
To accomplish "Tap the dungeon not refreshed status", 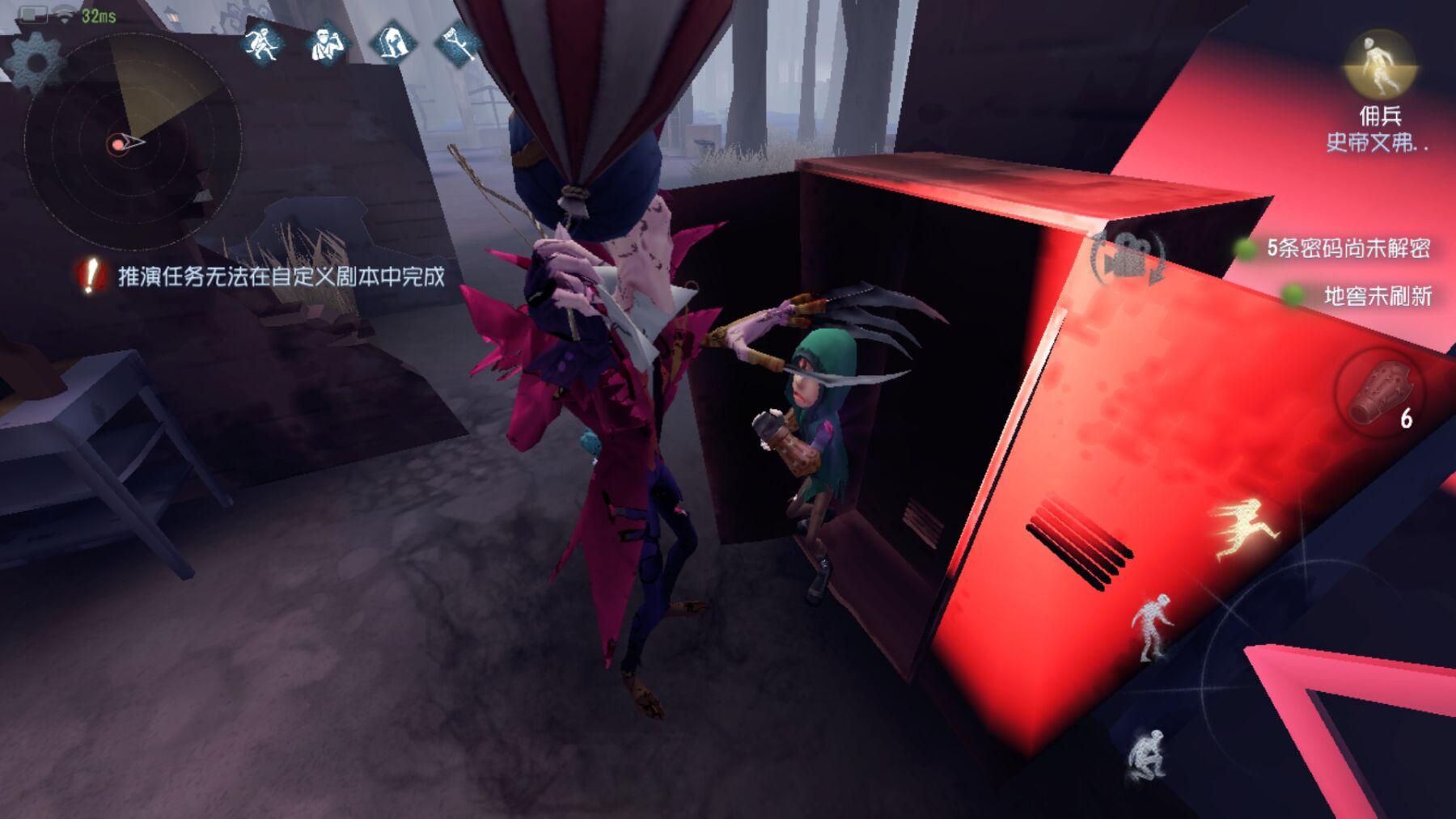I will pyautogui.click(x=1377, y=297).
